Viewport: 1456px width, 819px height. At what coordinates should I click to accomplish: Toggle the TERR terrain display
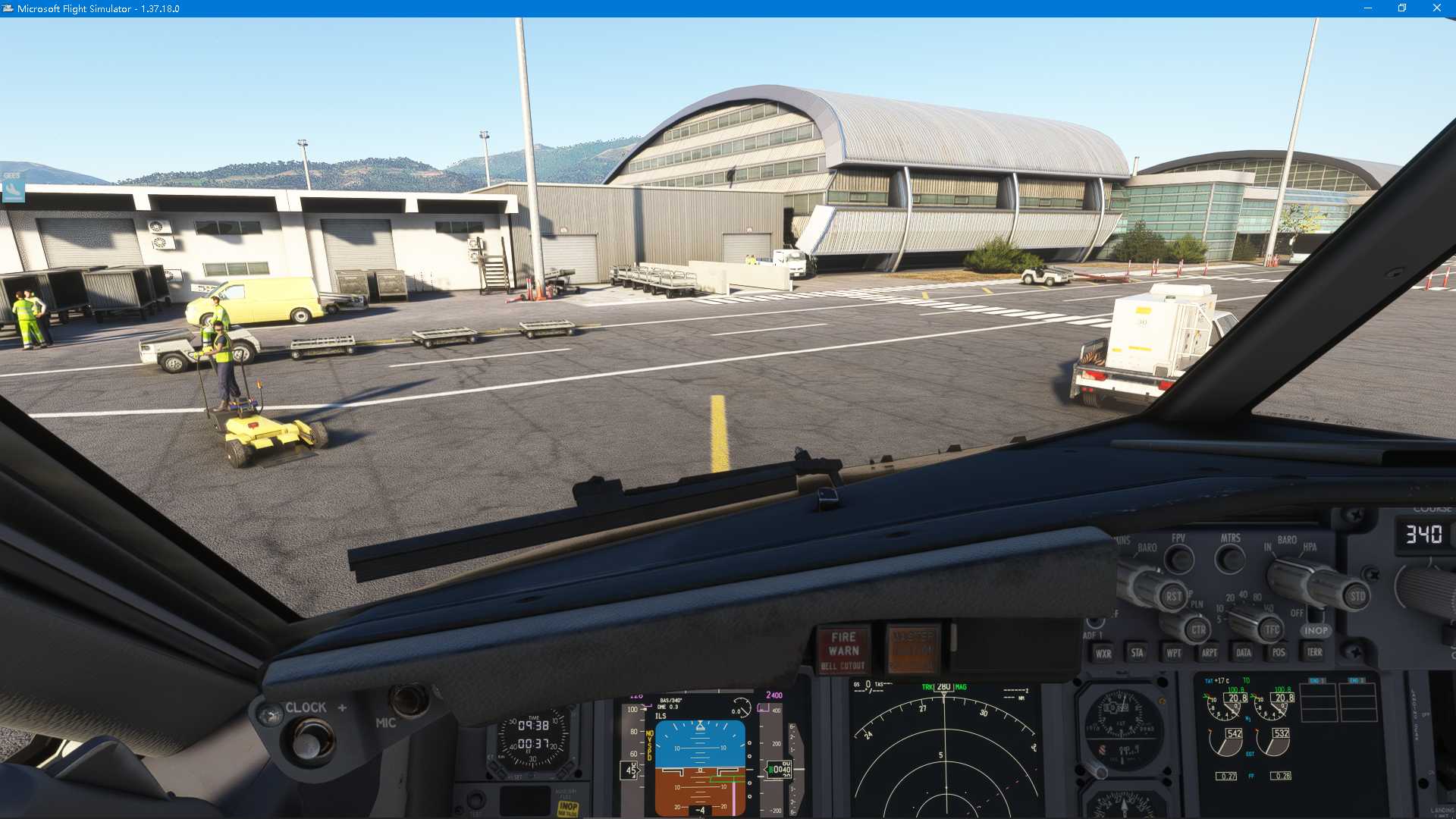(1314, 652)
